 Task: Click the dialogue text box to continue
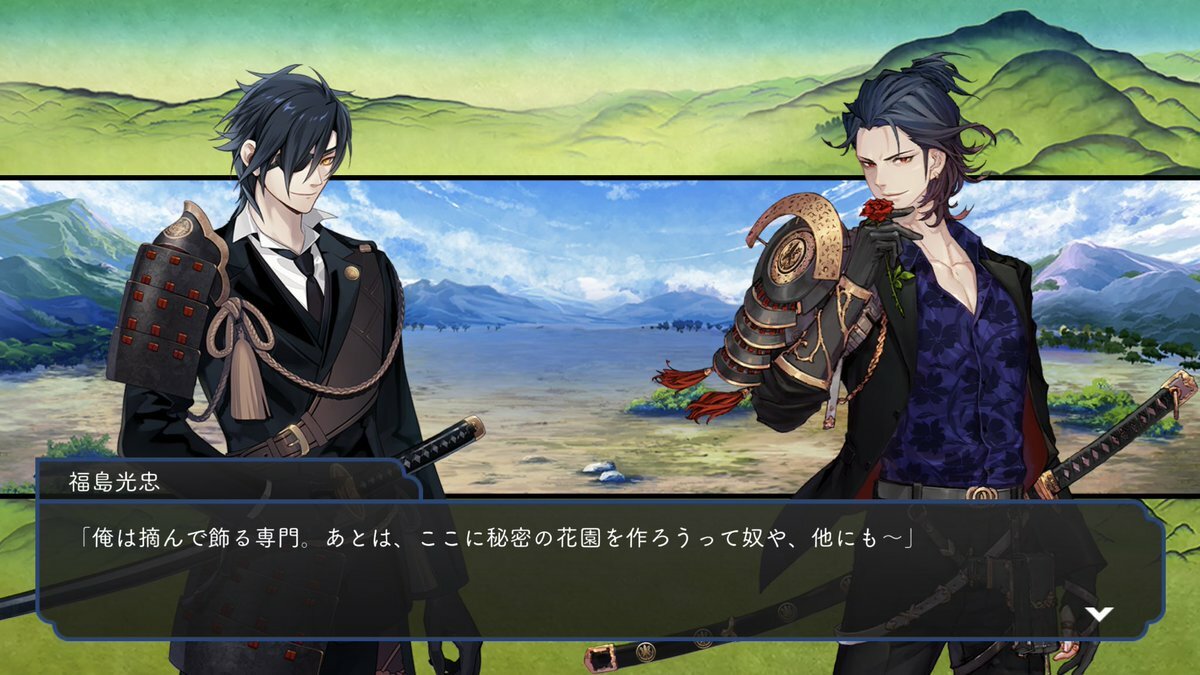pos(600,568)
